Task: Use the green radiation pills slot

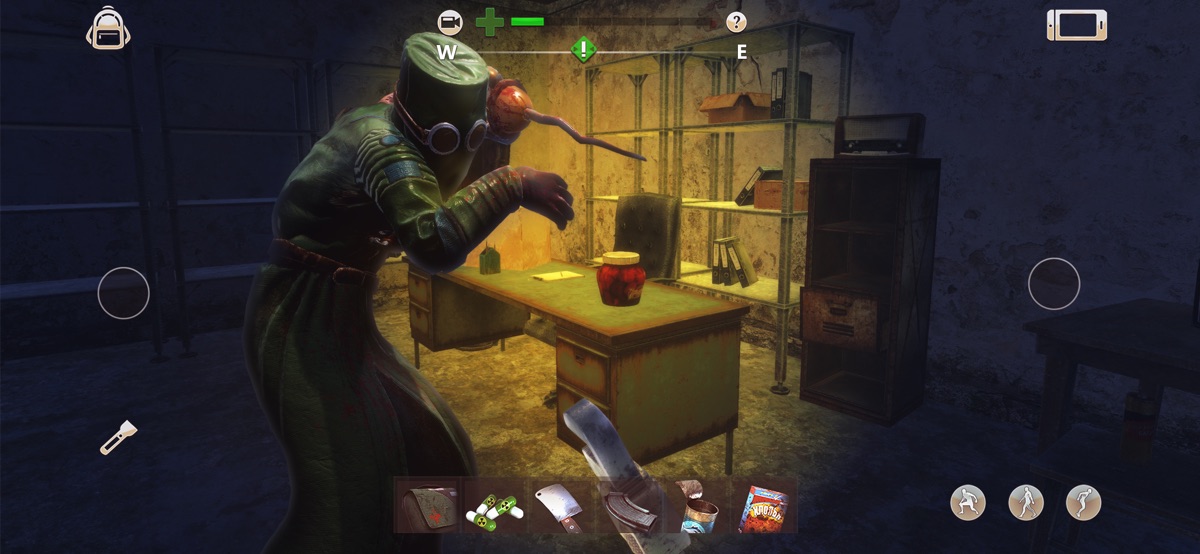Action: click(x=494, y=506)
